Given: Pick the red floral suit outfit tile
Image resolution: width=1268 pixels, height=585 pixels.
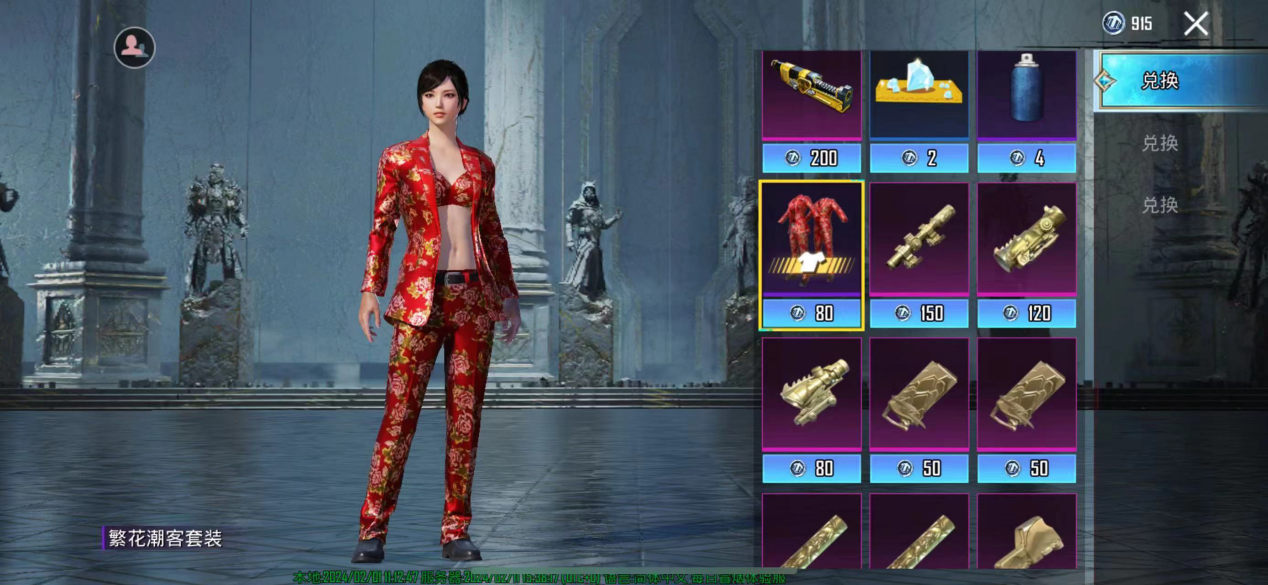Looking at the screenshot, I should click(811, 240).
